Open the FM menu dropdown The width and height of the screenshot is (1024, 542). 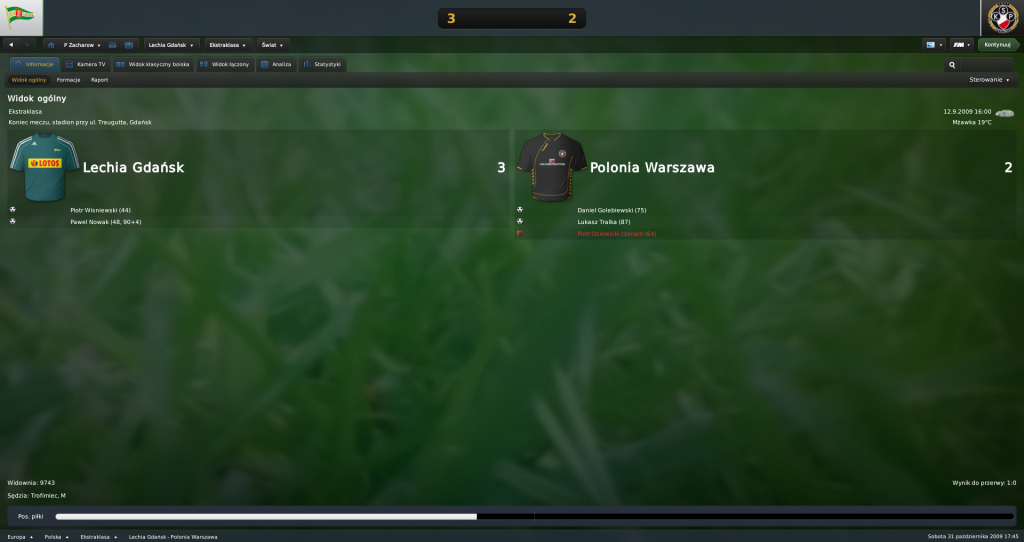click(962, 45)
